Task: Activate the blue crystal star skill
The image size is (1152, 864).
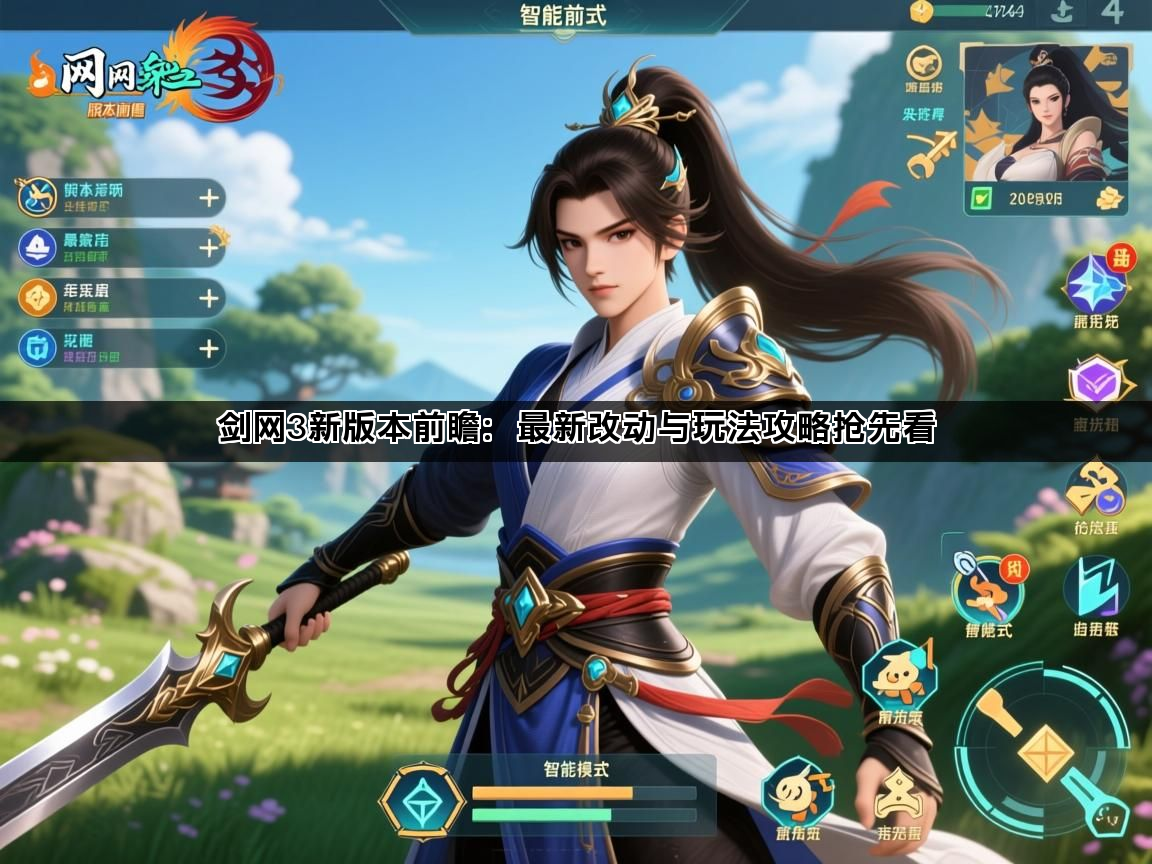Action: (x=1095, y=284)
